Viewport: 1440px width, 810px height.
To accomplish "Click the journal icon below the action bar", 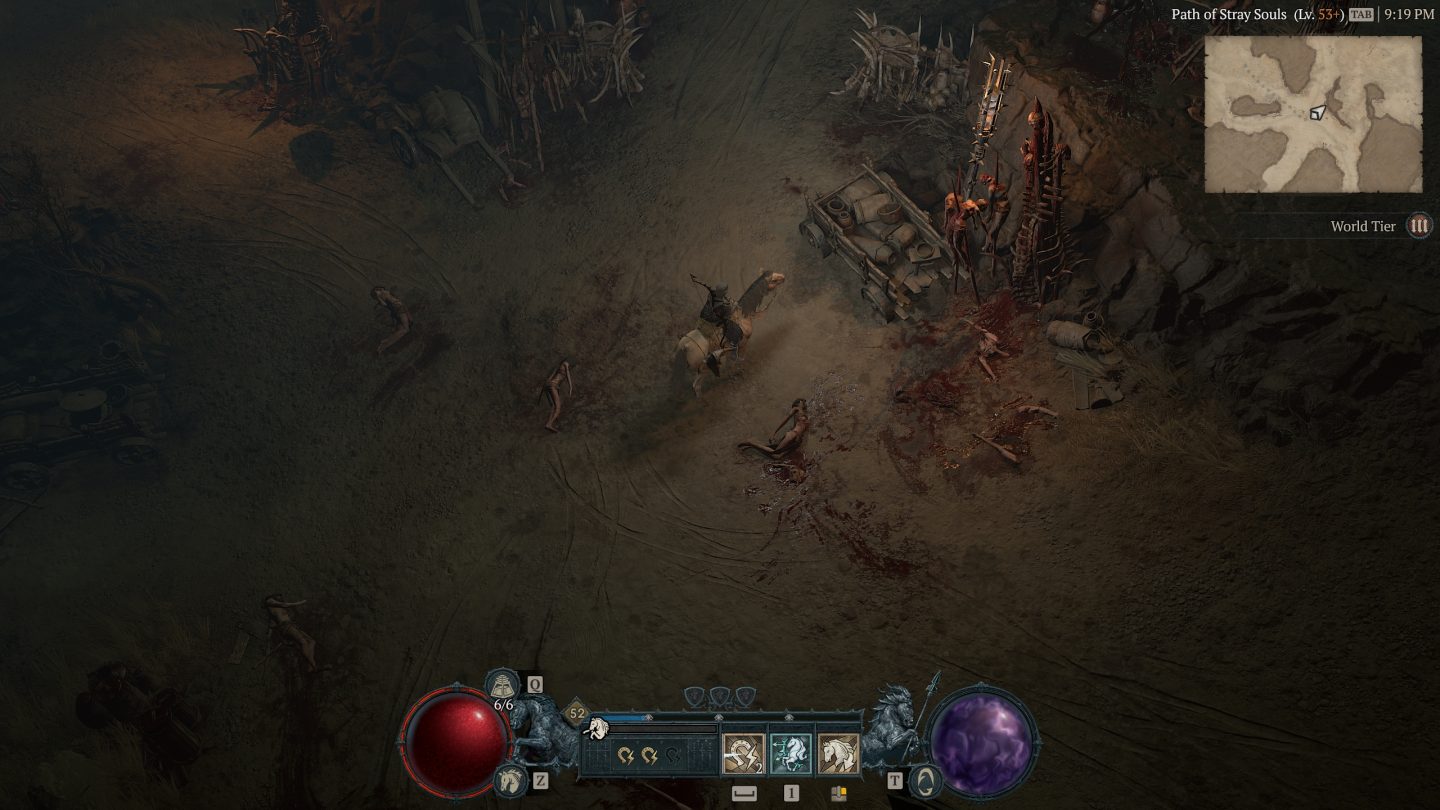I will coord(837,793).
